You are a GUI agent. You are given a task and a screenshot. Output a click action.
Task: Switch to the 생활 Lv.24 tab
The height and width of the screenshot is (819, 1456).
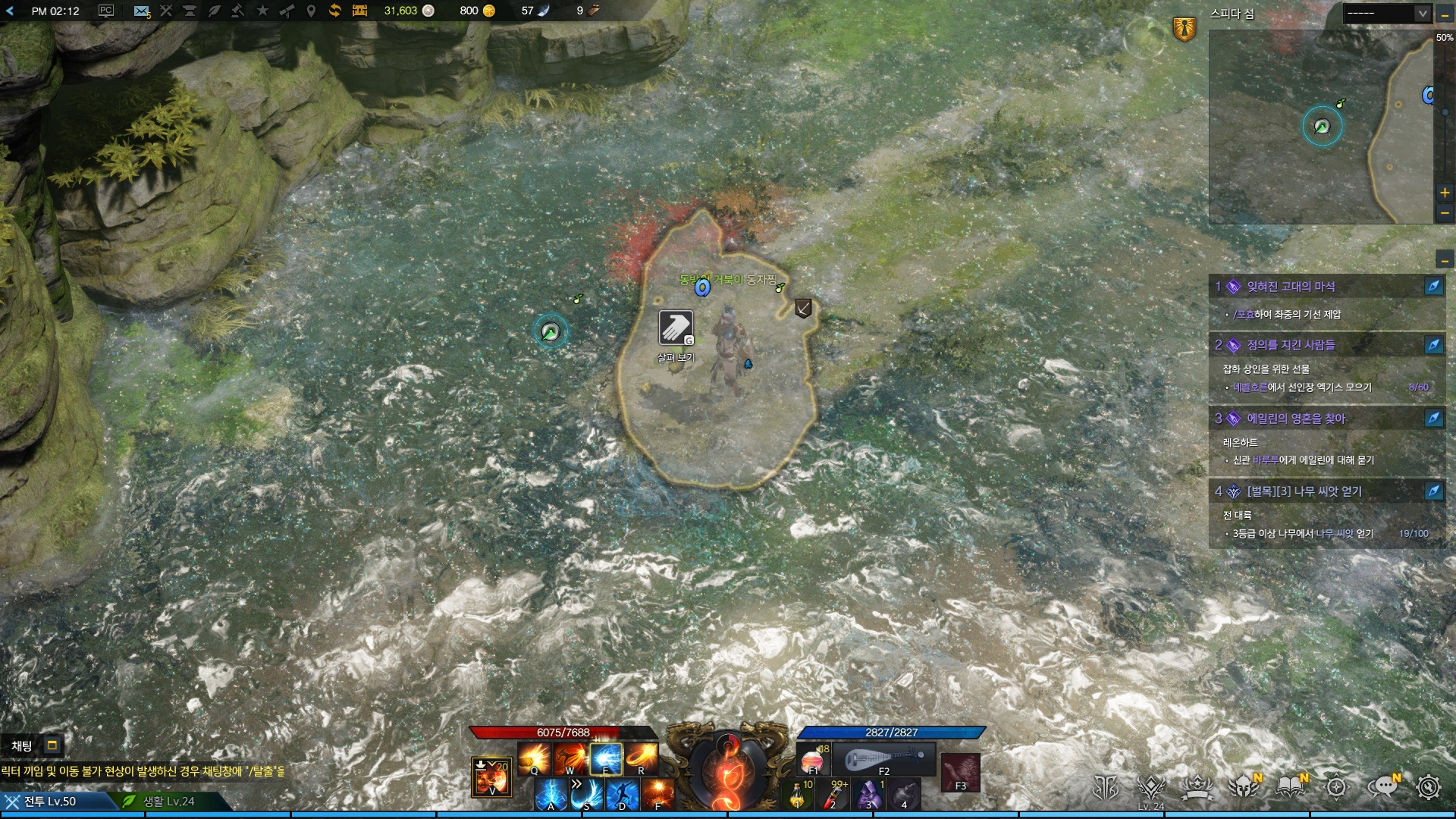(168, 802)
